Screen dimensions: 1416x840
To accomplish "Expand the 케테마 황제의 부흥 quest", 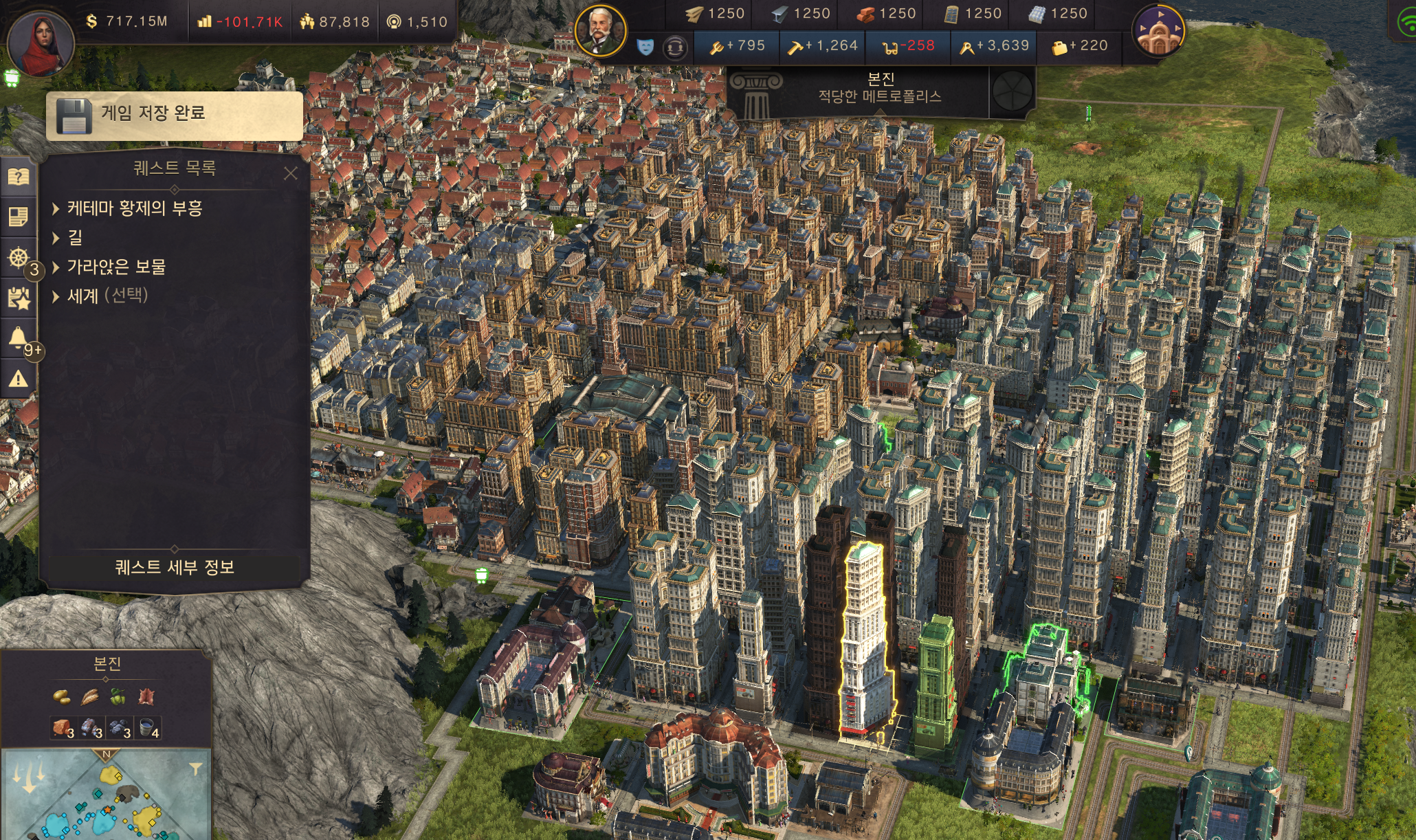I will pyautogui.click(x=134, y=208).
